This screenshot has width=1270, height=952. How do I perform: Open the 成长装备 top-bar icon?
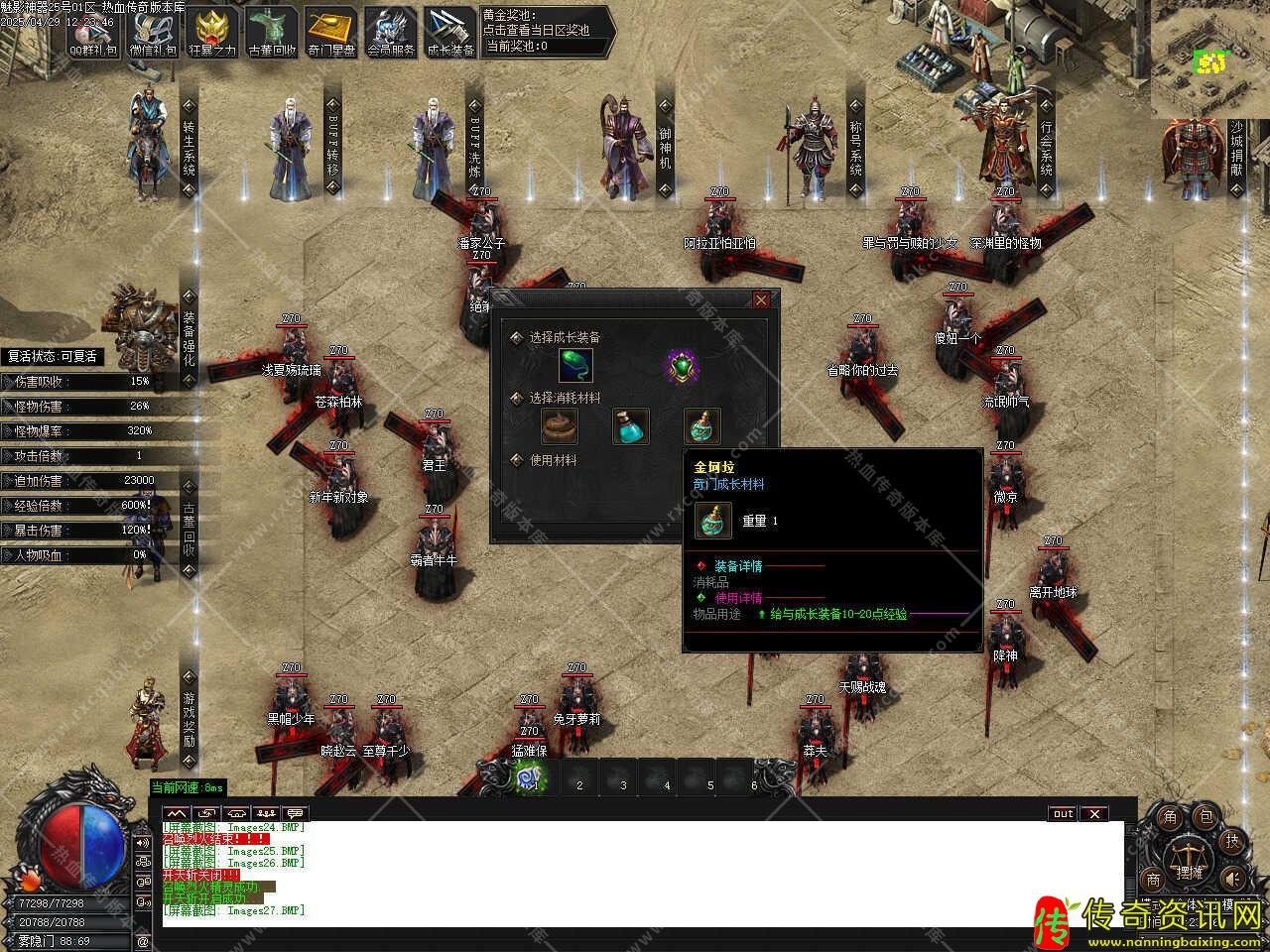click(449, 31)
